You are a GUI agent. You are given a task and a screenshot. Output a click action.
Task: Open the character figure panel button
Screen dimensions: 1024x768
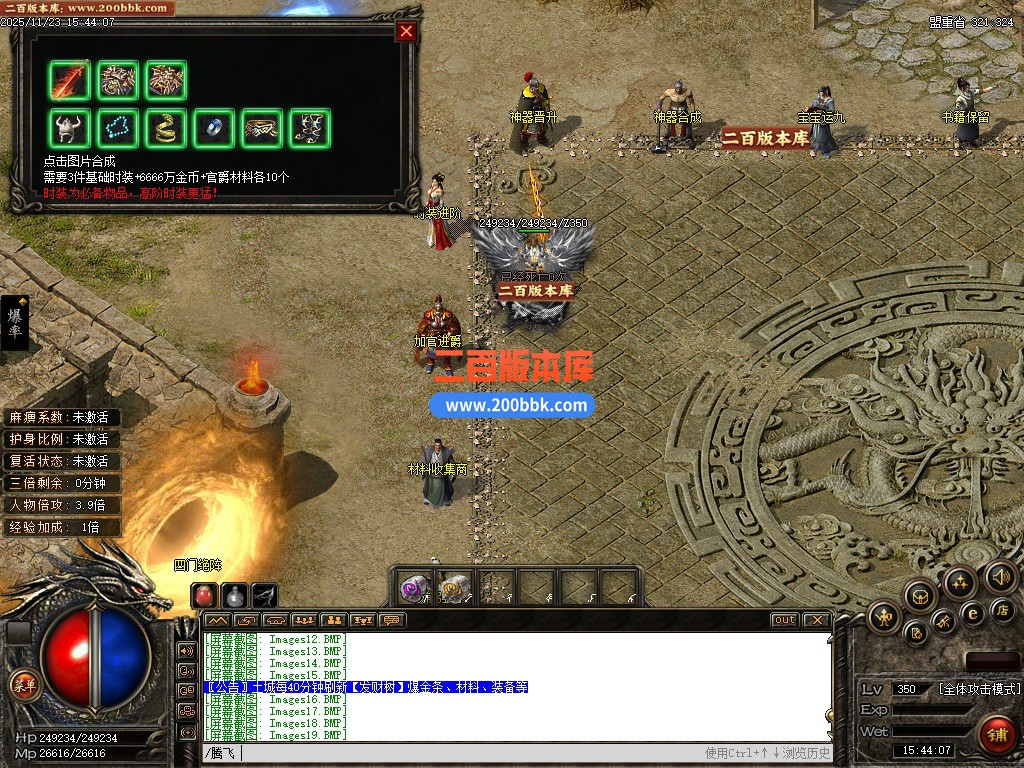pos(884,617)
